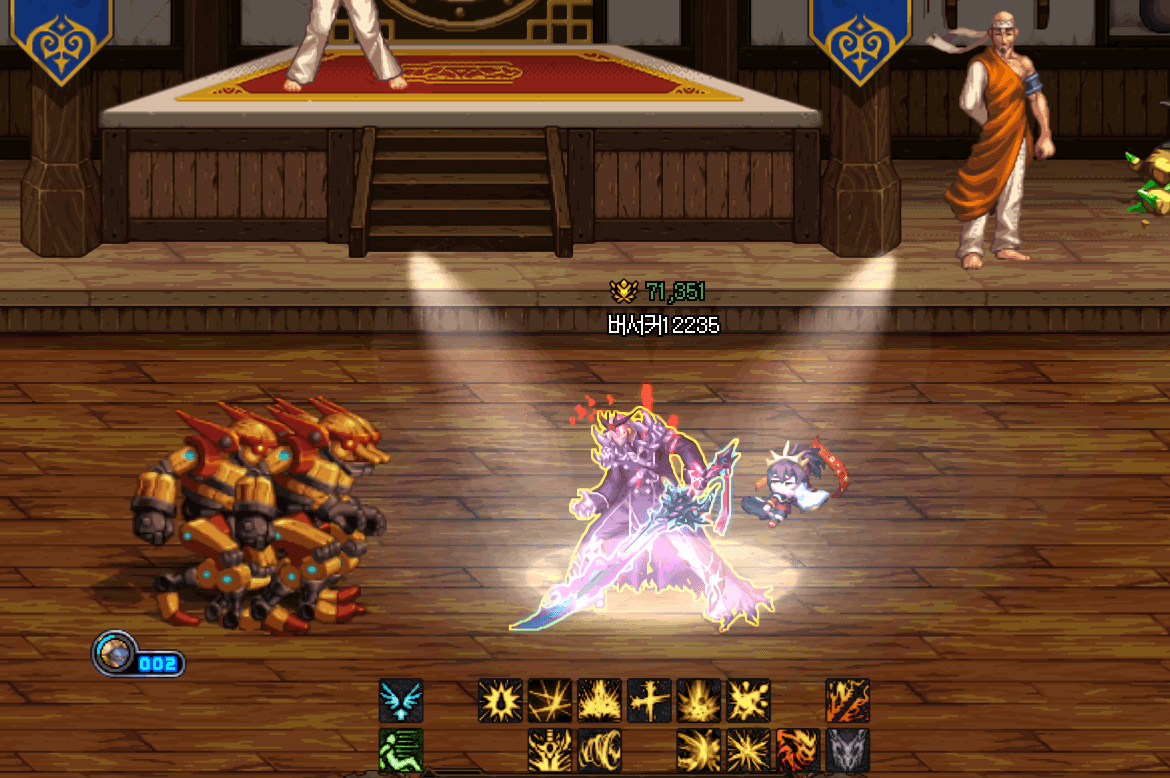Trigger the yellow sunburst teardrop skill
The image size is (1170, 778).
click(500, 701)
